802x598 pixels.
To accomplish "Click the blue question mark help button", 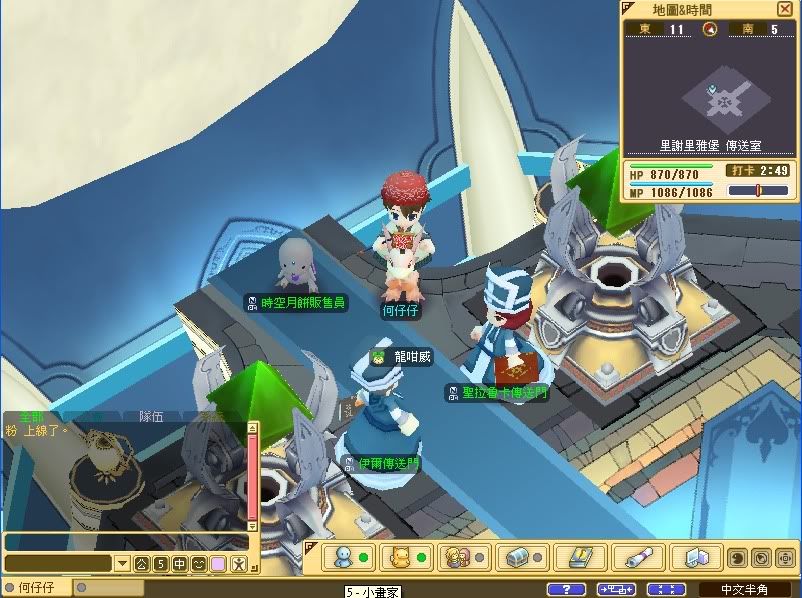I will (x=567, y=589).
